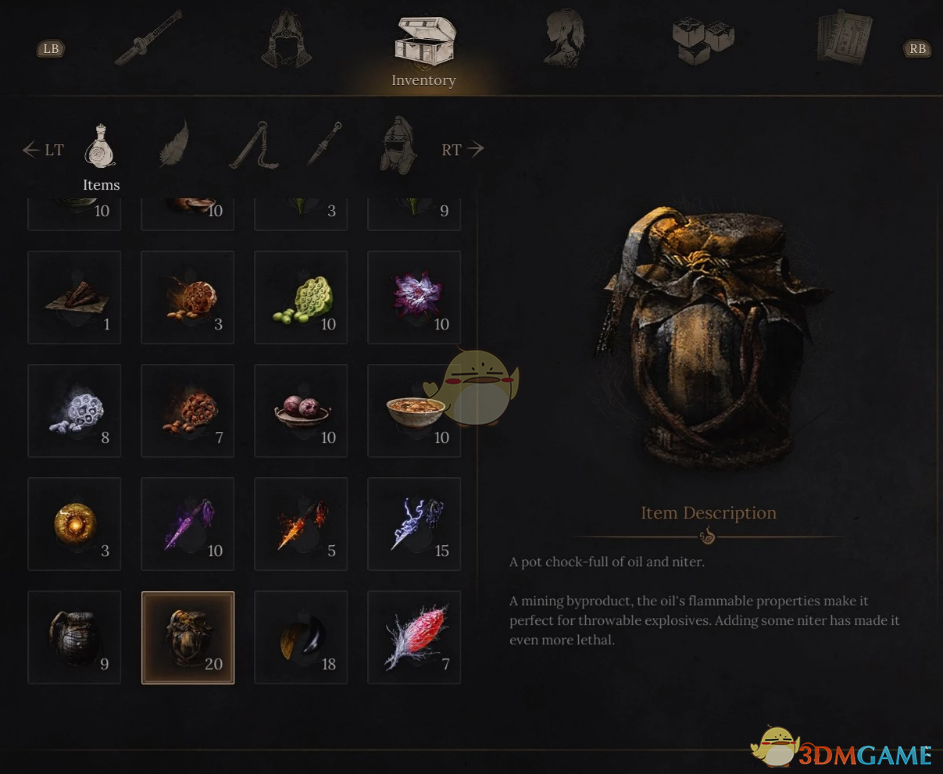Switch to the weapons sword tab

(148, 40)
